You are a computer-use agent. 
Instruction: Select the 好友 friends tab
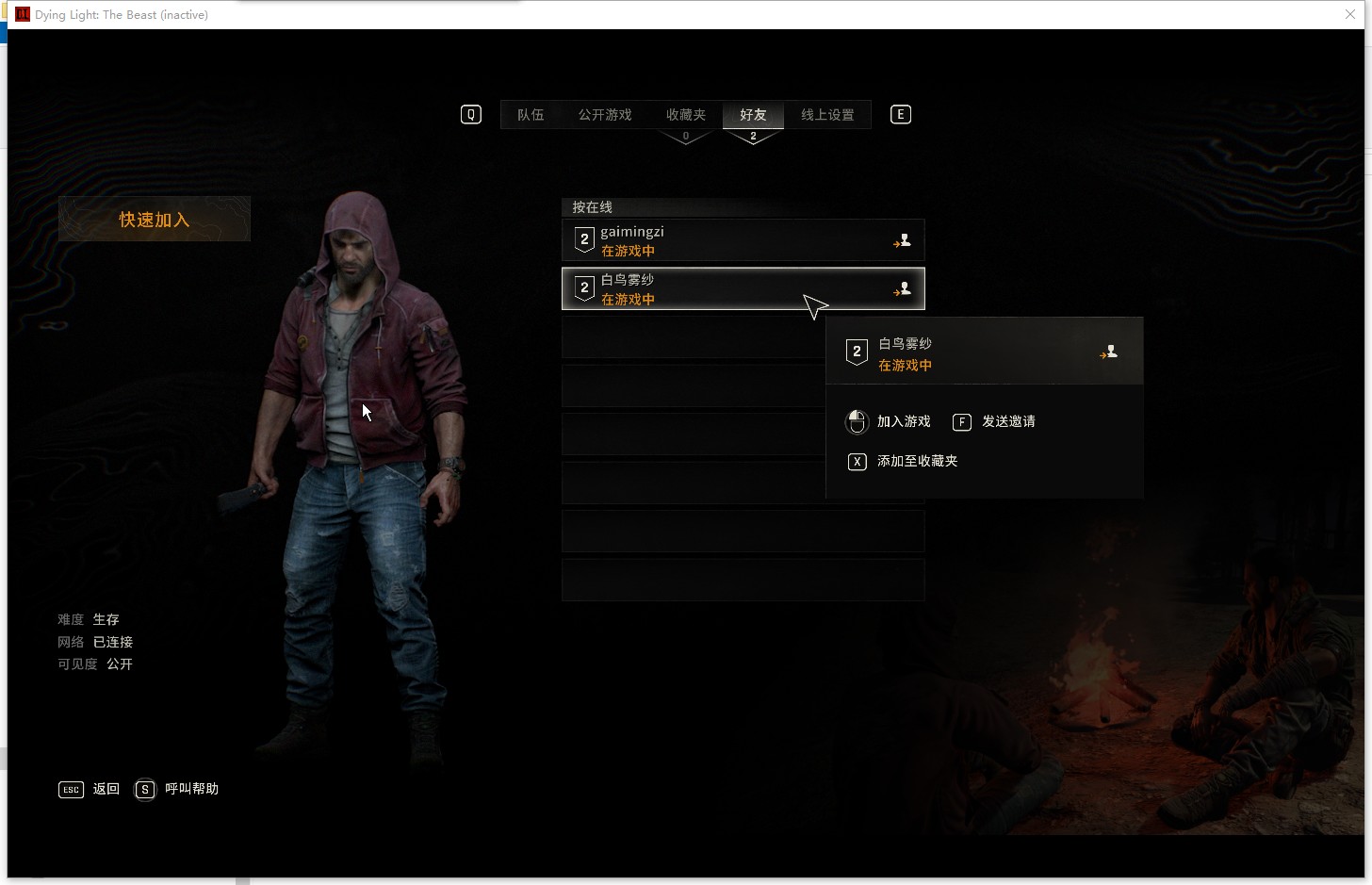coord(753,115)
